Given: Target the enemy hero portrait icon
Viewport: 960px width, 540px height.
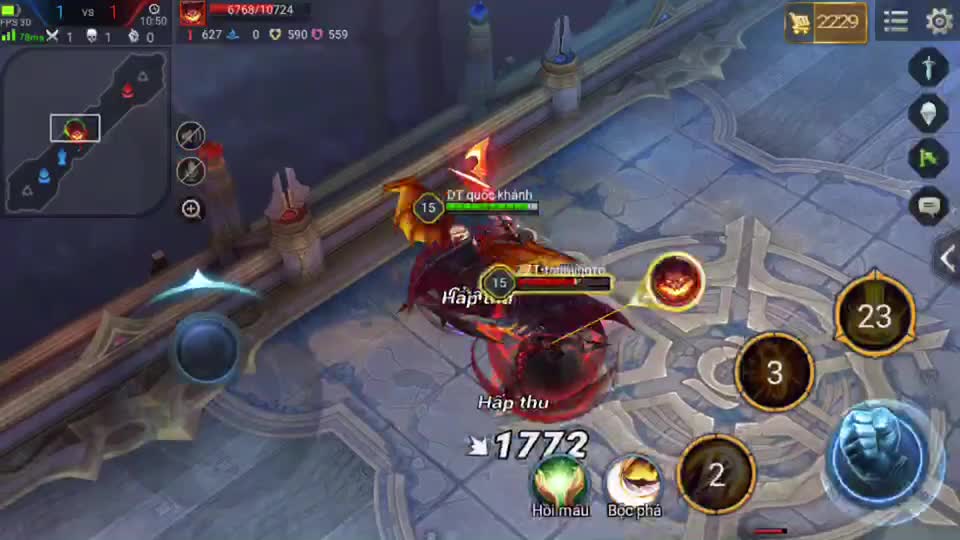Looking at the screenshot, I should coord(675,281).
